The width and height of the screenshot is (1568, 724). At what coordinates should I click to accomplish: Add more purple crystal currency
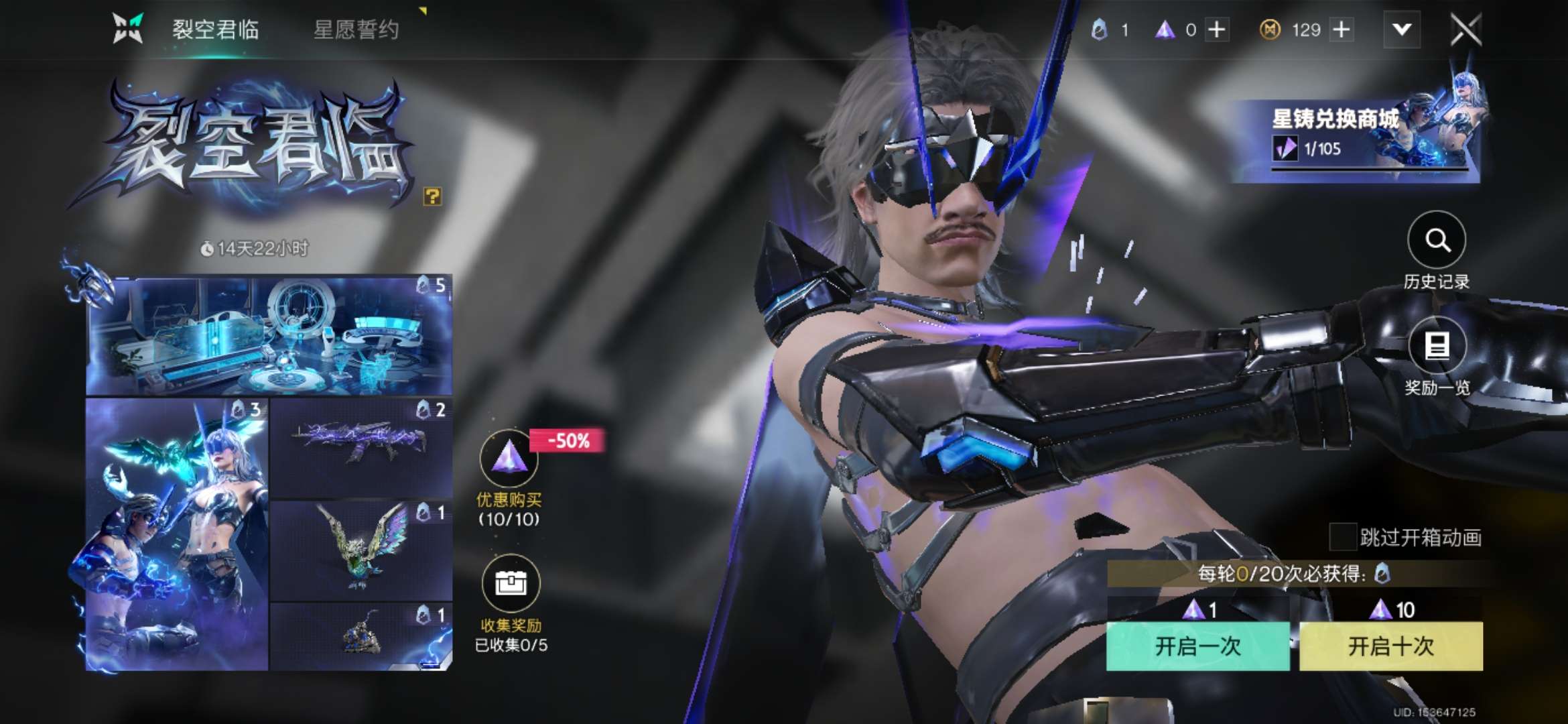[x=1217, y=29]
